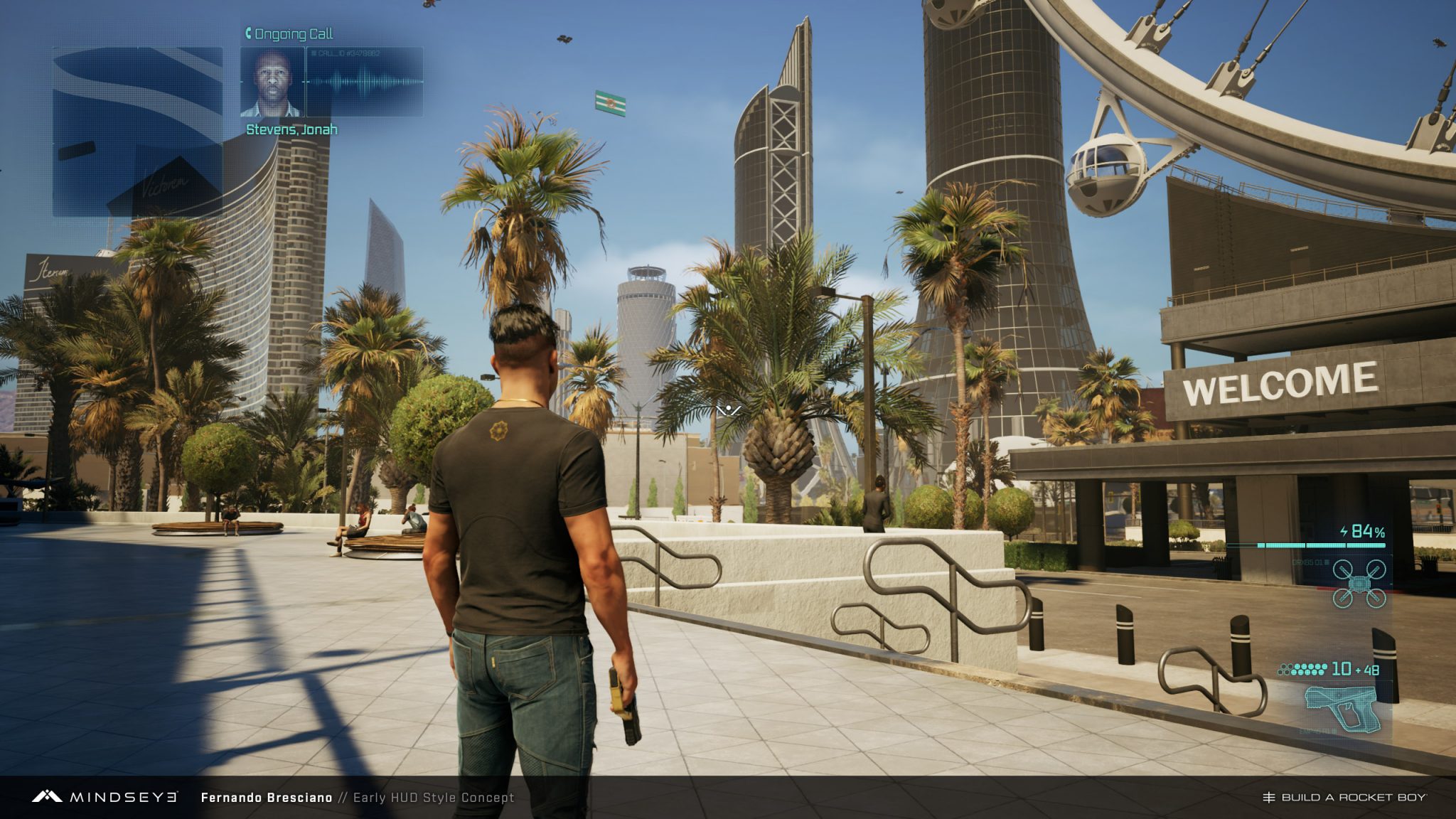The width and height of the screenshot is (1456, 819).
Task: Select the drone companion icon
Action: point(1359,583)
